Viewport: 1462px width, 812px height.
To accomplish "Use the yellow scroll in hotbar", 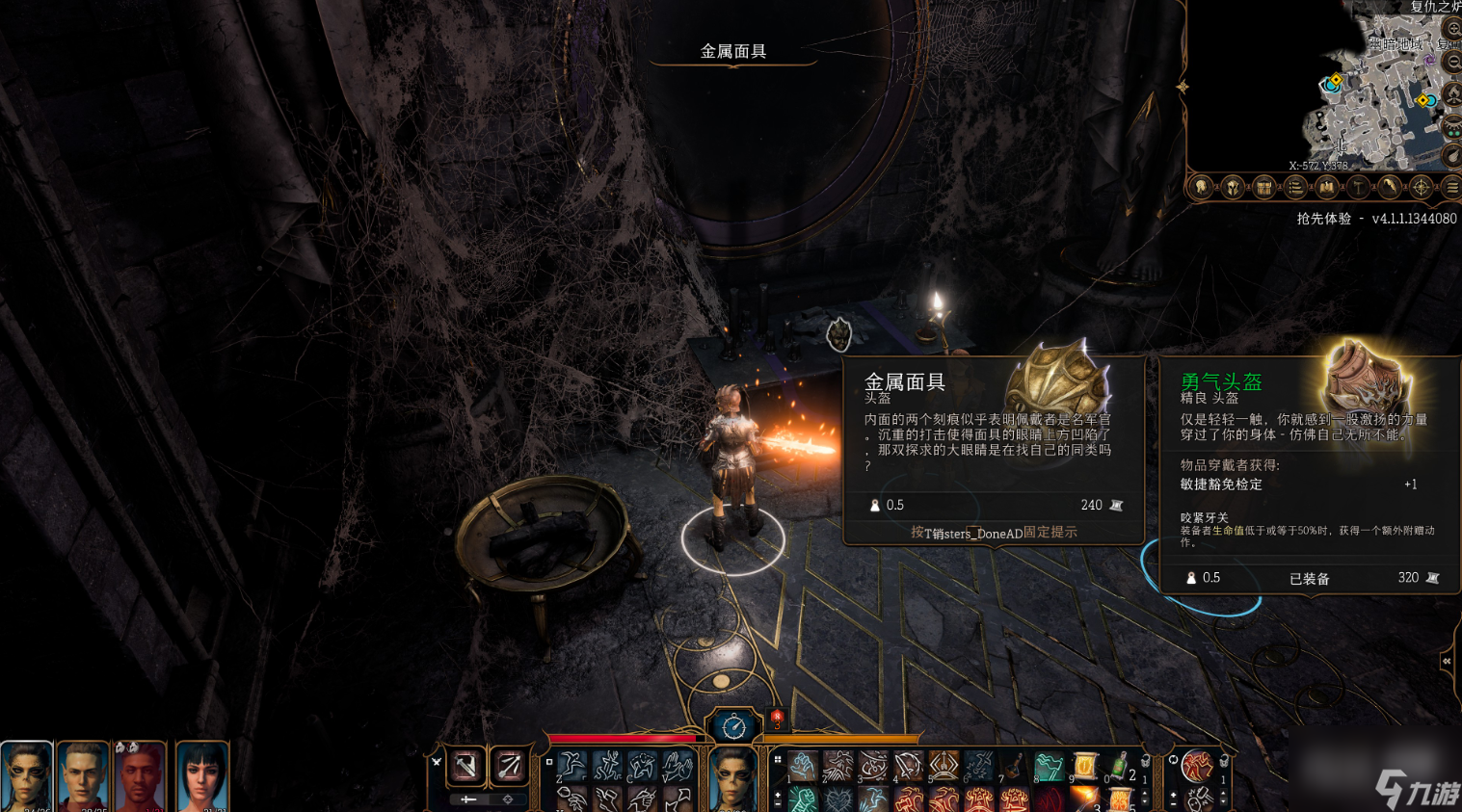I will [1084, 767].
